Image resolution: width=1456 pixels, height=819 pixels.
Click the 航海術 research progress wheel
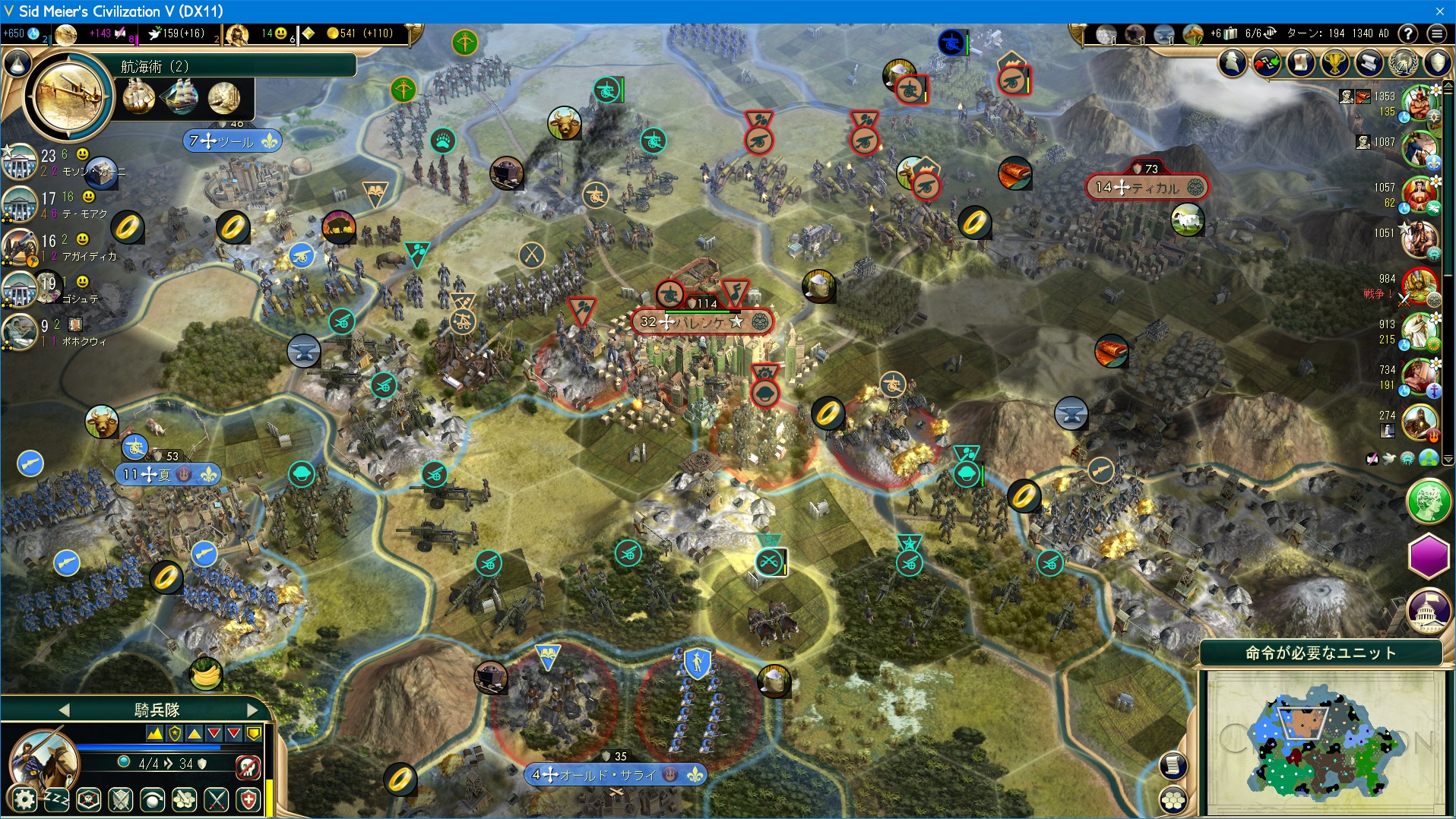pyautogui.click(x=68, y=96)
